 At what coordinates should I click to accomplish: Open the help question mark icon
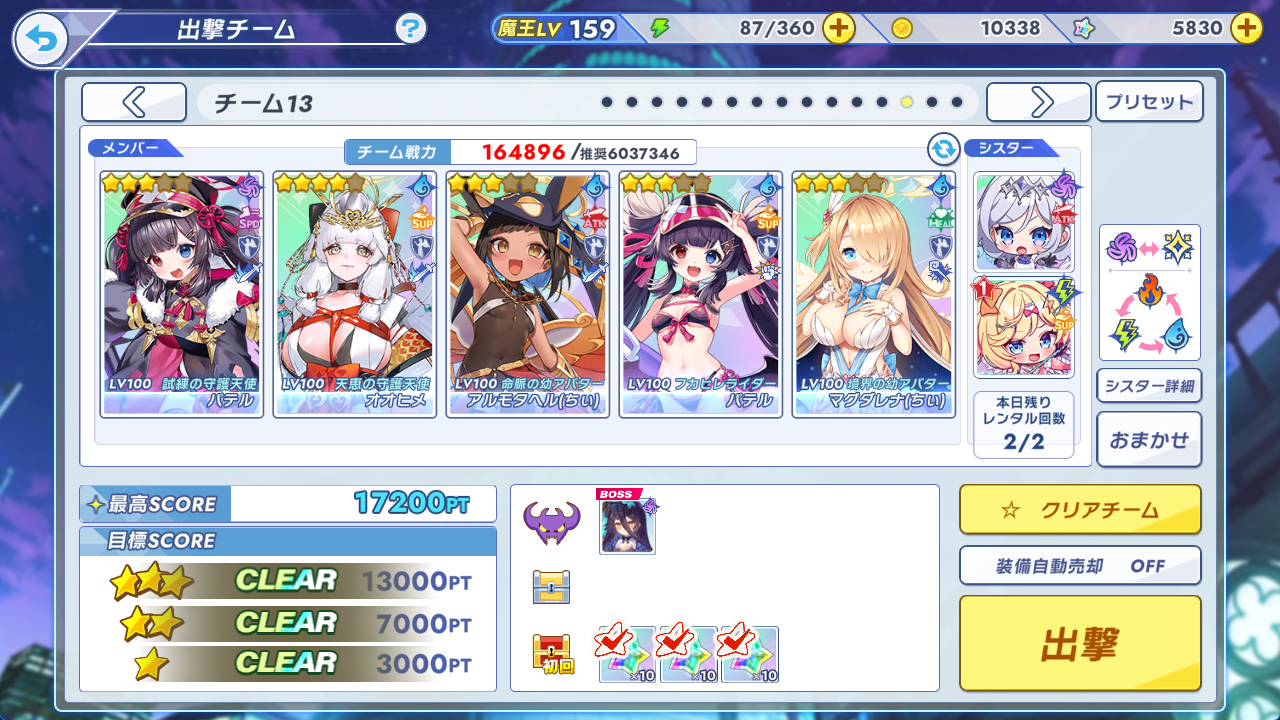pyautogui.click(x=410, y=28)
